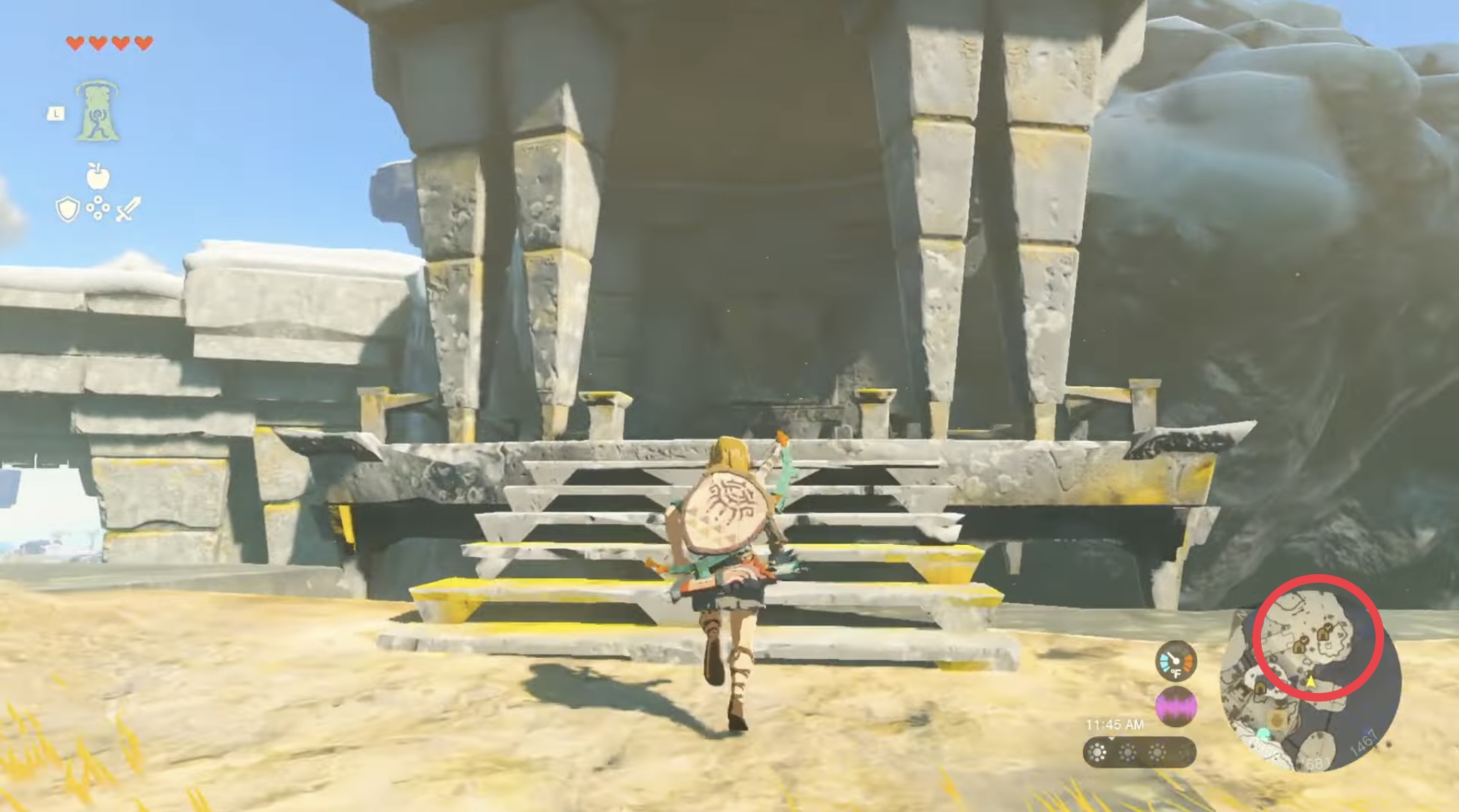
Task: Select the shield icon in the HUD
Action: pos(68,209)
